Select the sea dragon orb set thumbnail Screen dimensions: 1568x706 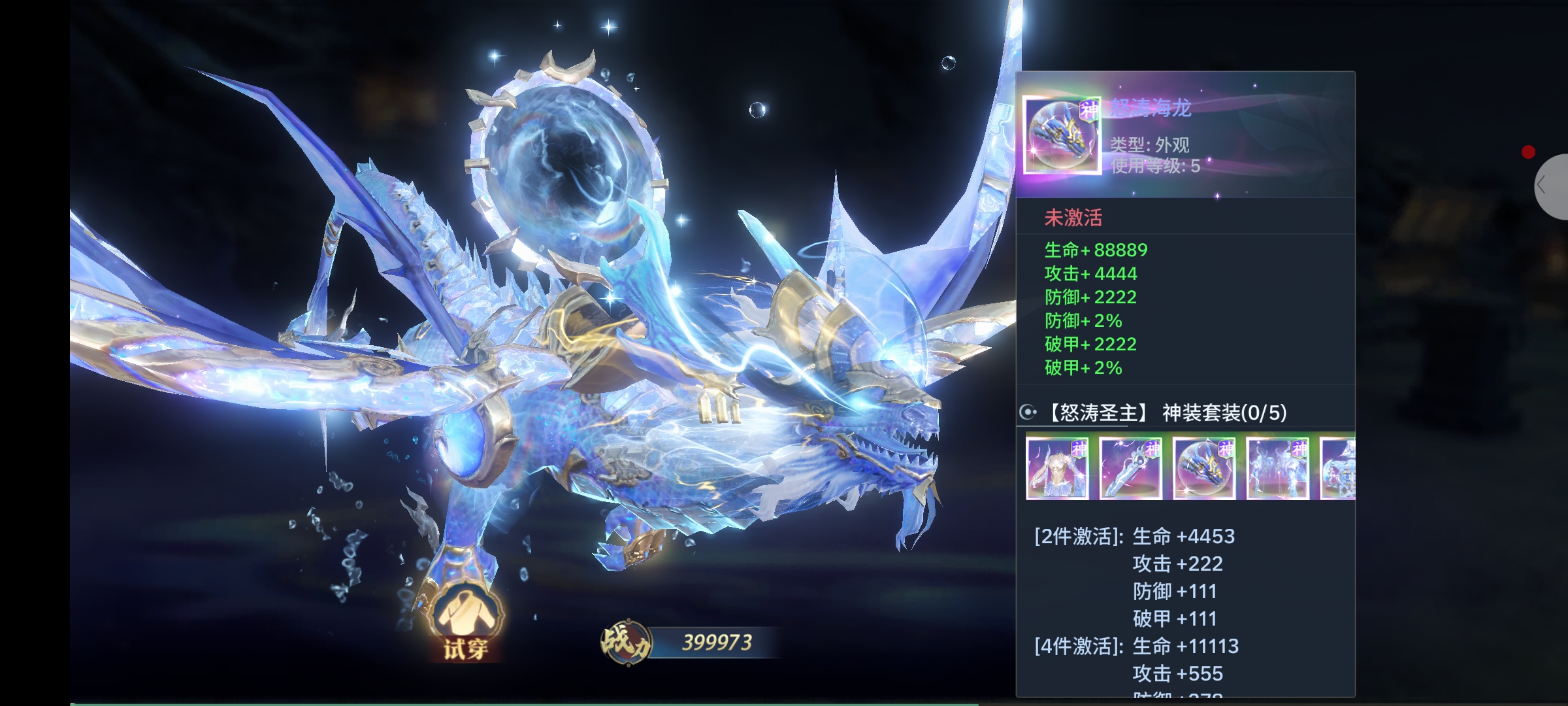click(x=1203, y=468)
